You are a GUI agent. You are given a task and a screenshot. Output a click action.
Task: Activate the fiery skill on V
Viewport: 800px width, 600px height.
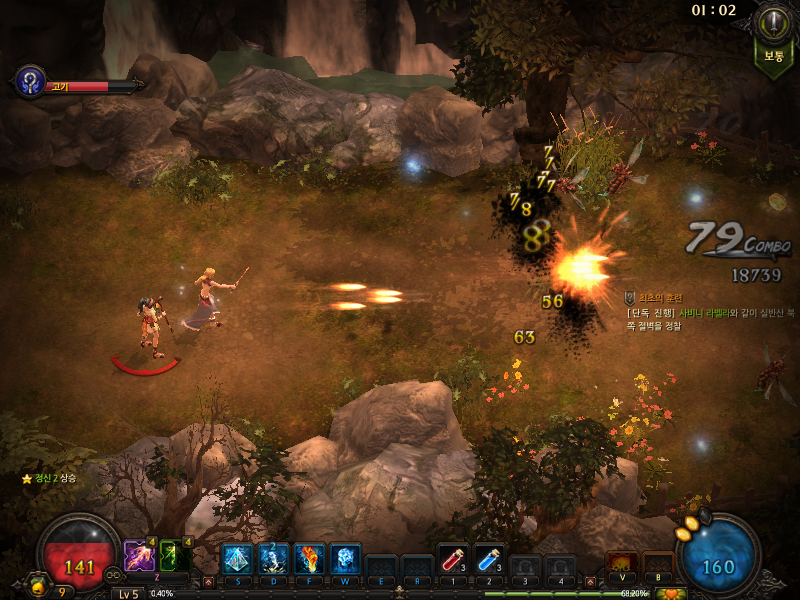pos(621,563)
